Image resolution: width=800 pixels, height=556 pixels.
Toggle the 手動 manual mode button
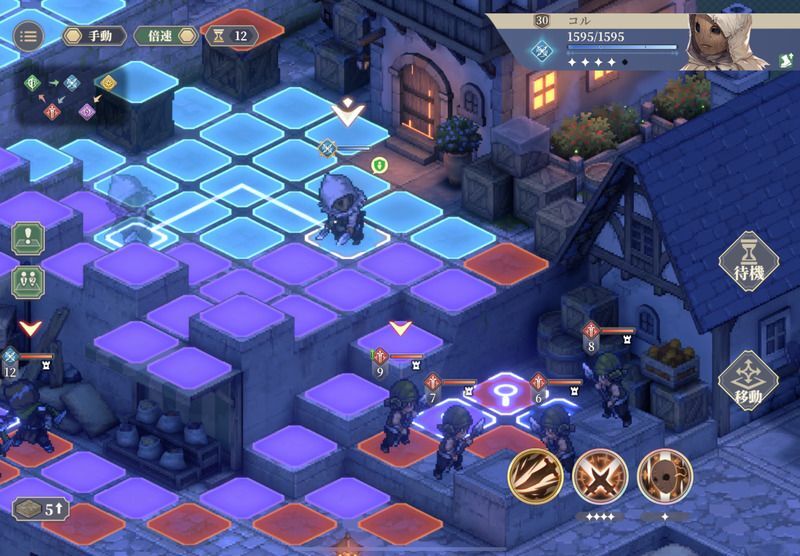(x=93, y=36)
